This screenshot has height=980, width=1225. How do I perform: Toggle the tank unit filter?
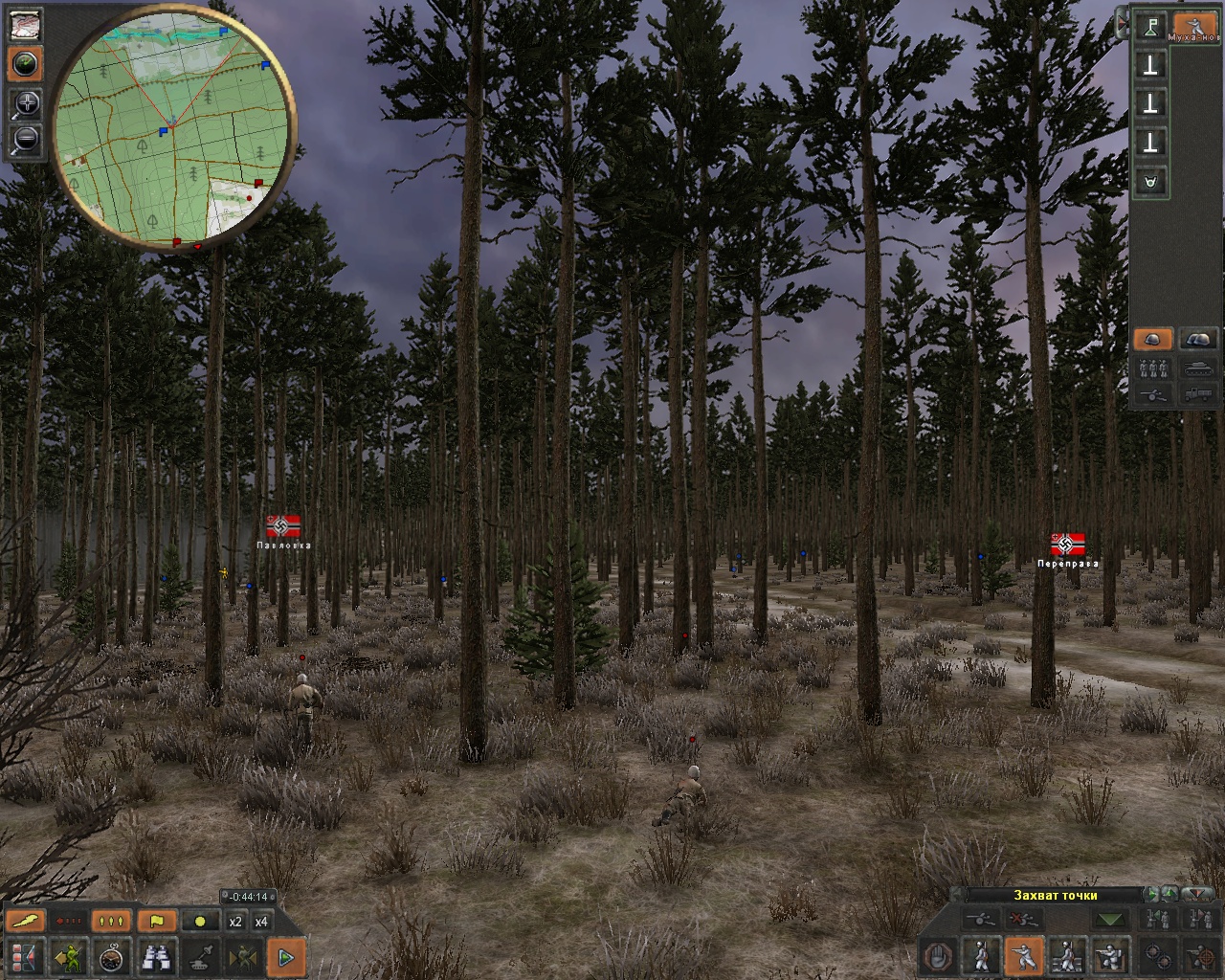(x=1198, y=367)
